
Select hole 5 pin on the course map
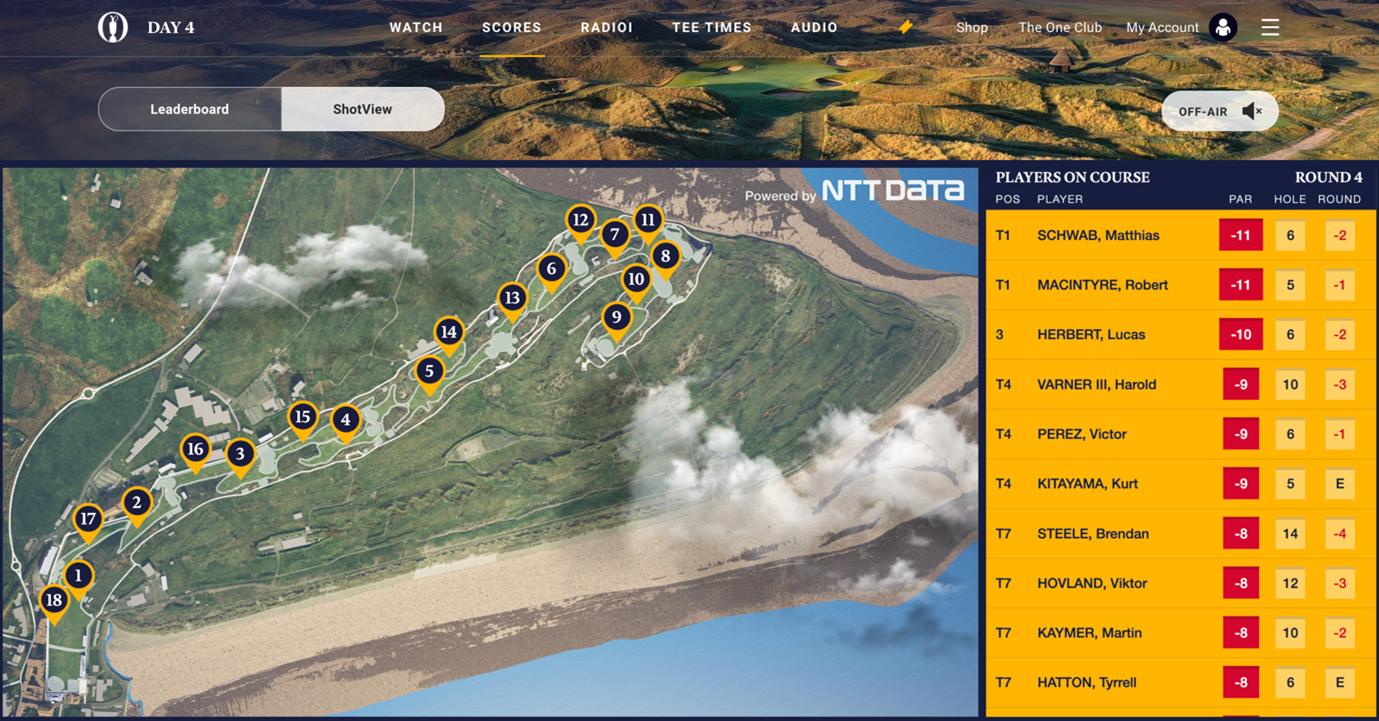[430, 370]
